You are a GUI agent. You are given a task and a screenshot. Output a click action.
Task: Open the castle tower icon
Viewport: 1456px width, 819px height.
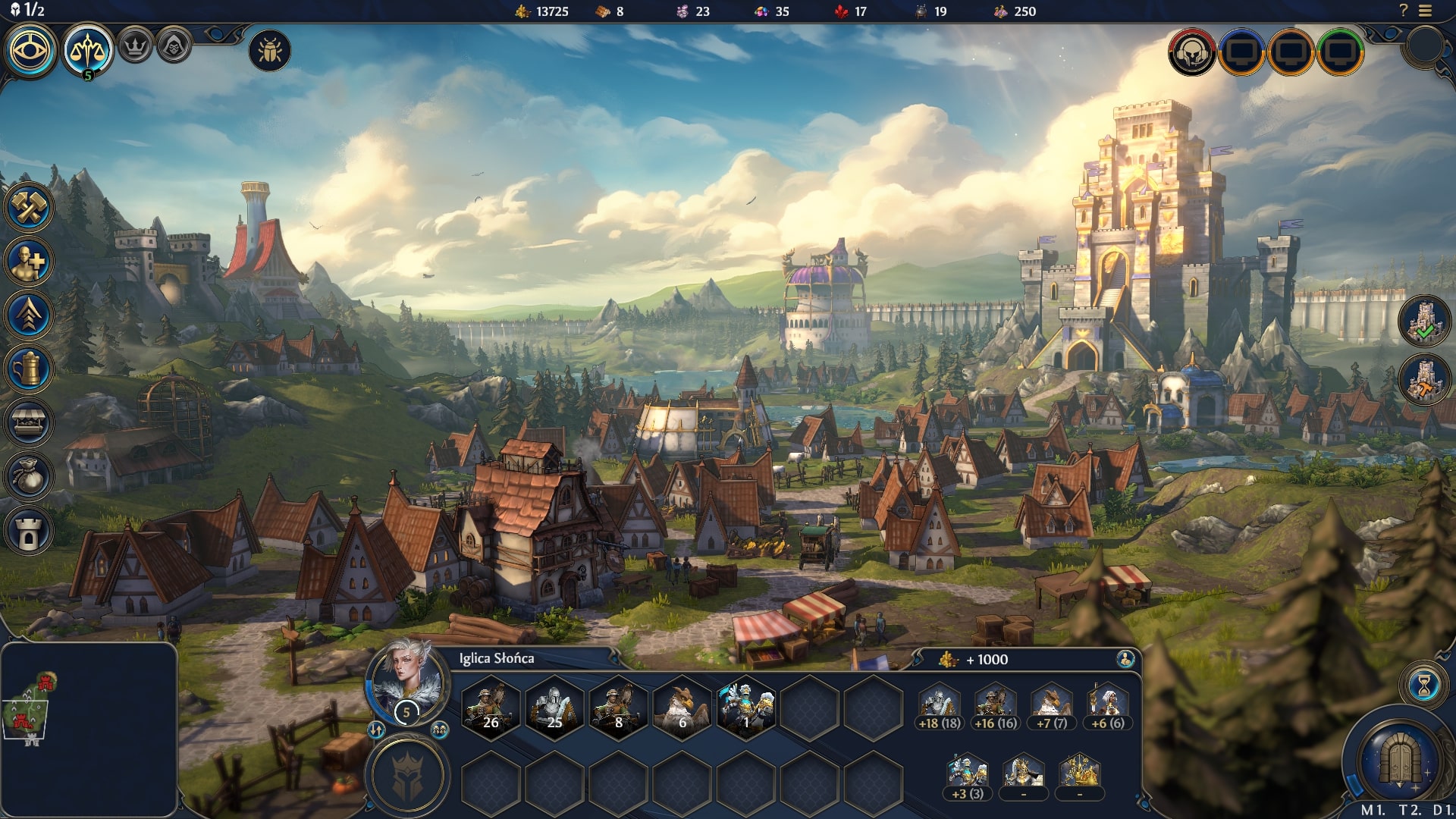click(29, 531)
